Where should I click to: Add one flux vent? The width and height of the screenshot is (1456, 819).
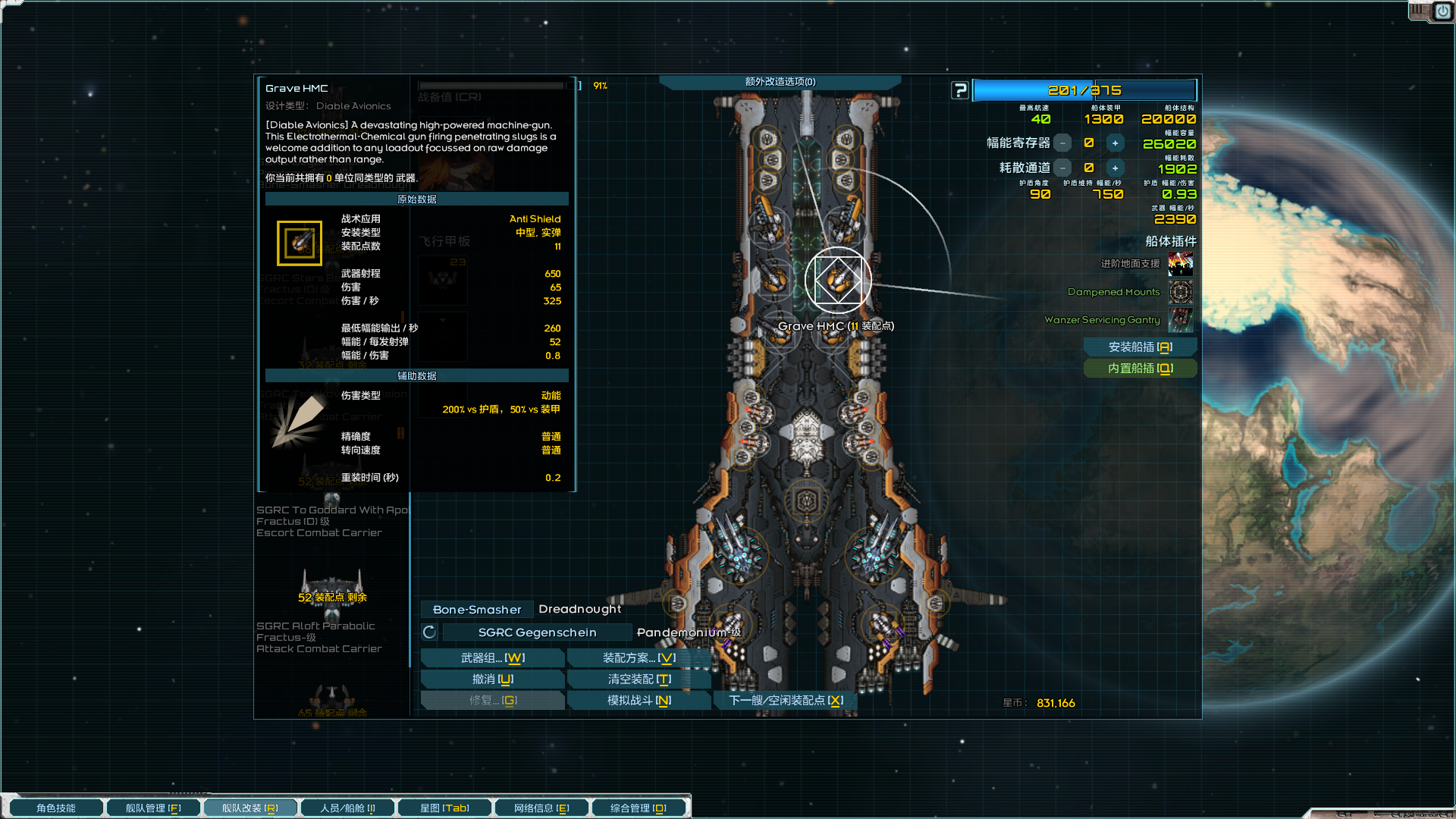point(1115,168)
